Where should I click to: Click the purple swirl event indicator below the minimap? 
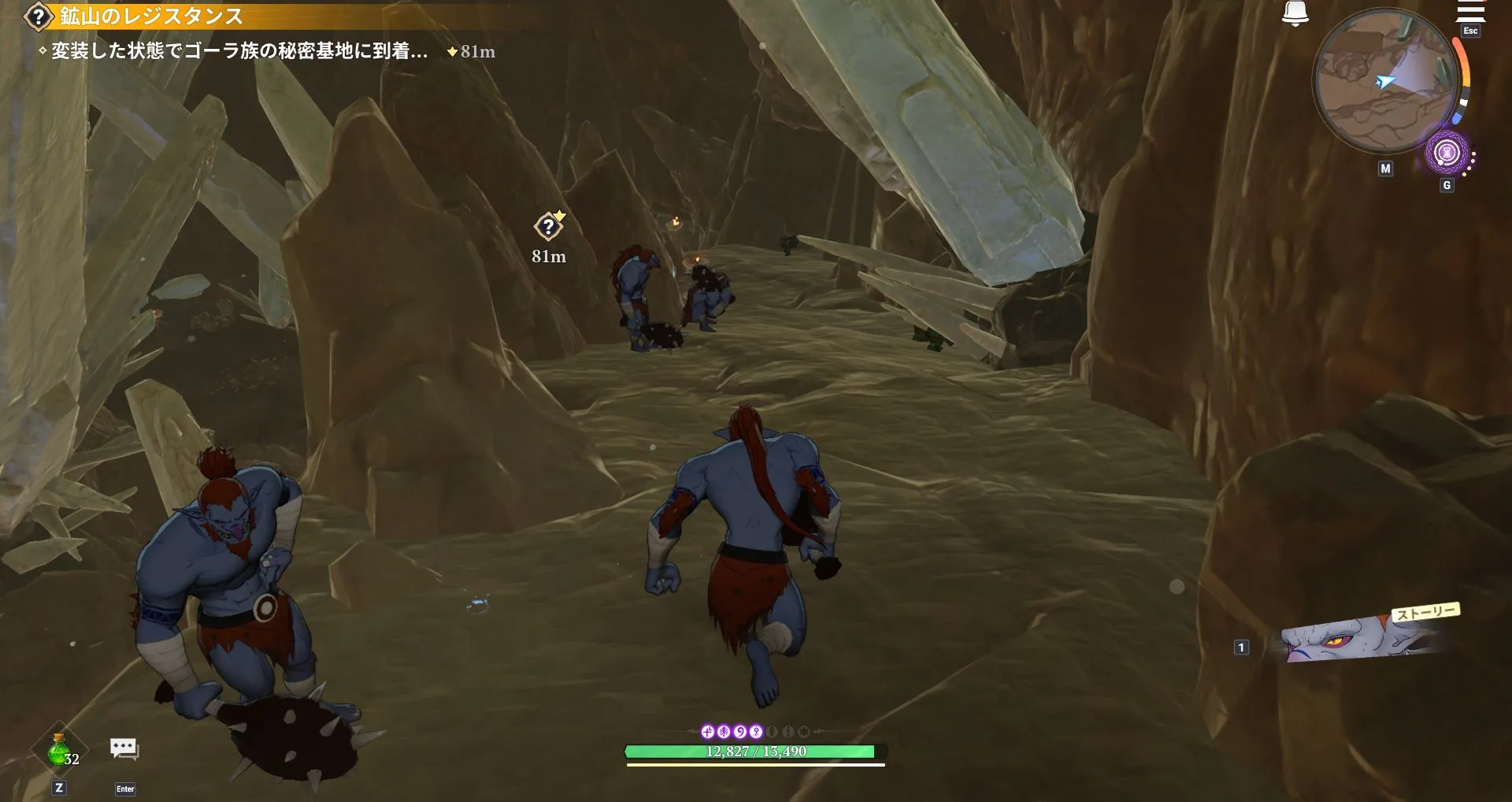coord(1447,151)
